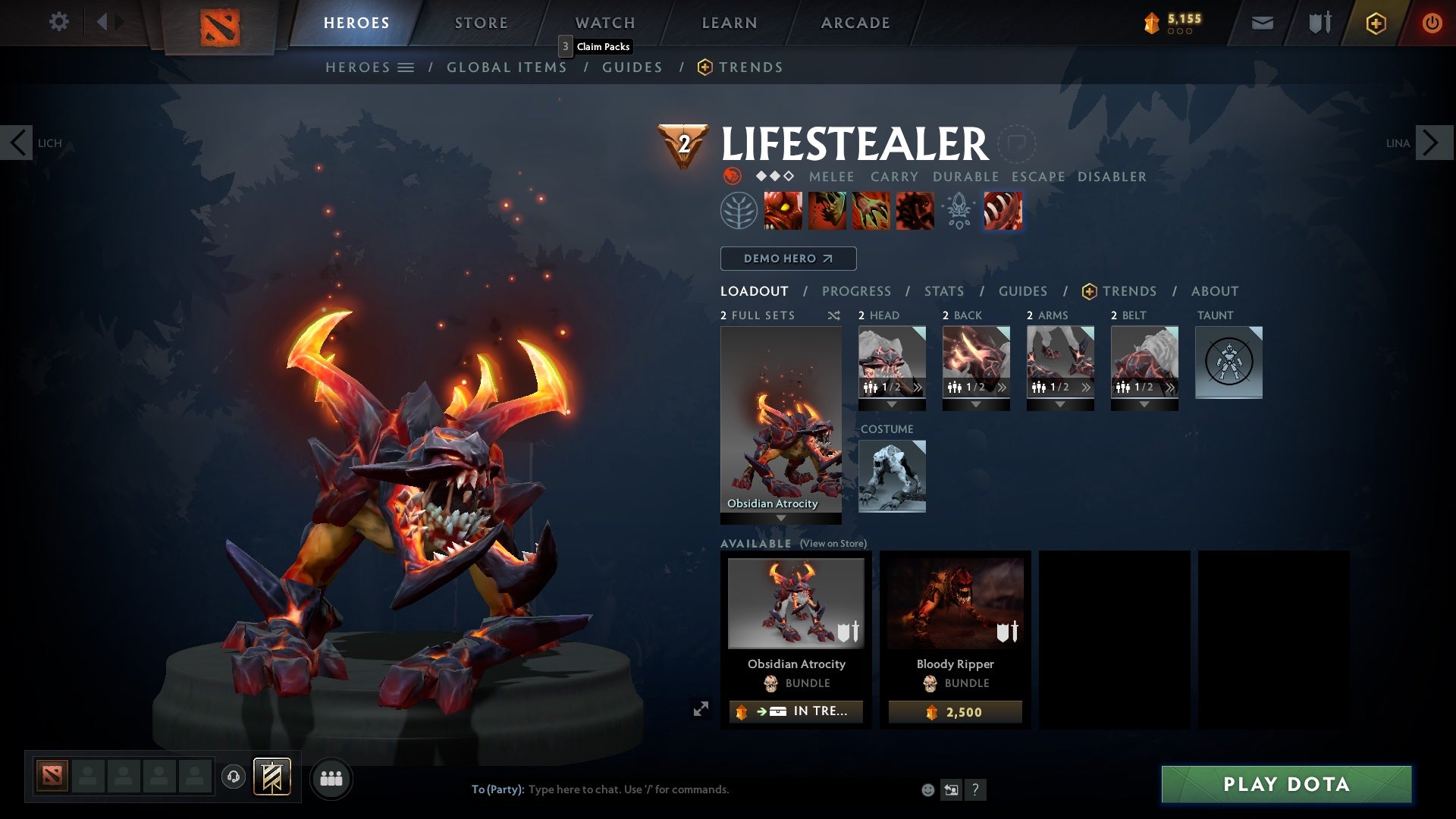Open the mailbox envelope icon
Screen dimensions: 1456x819
tap(1261, 22)
